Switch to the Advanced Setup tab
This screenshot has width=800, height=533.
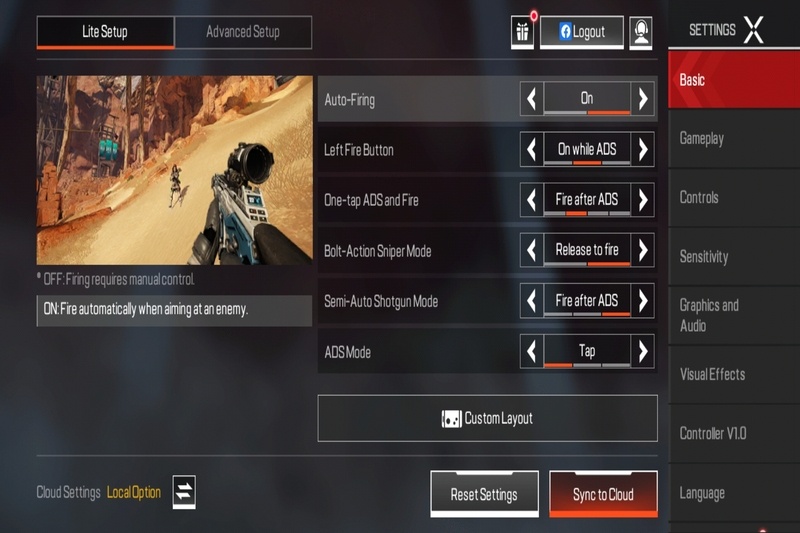pos(242,32)
